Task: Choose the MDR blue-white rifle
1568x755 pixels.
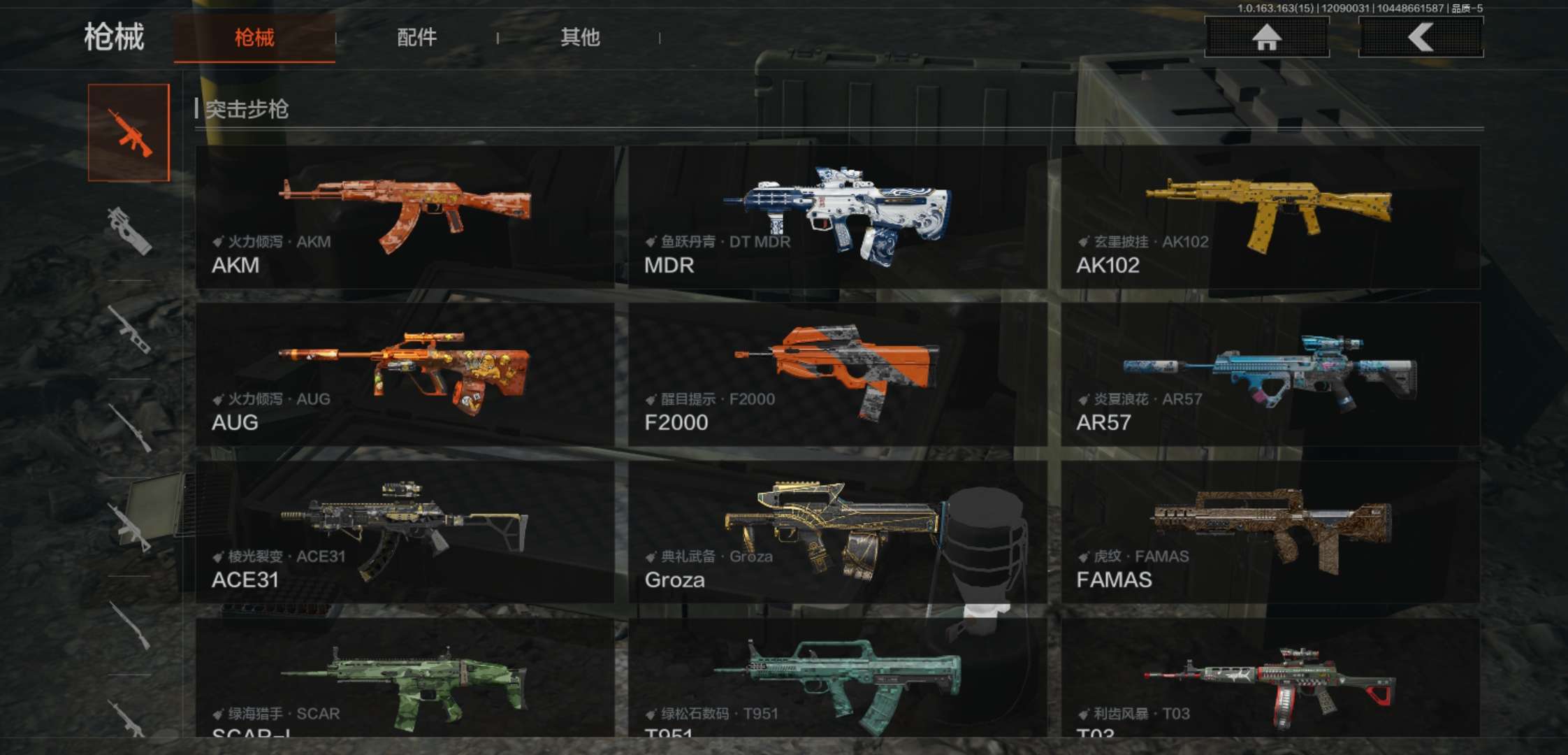Action: tap(837, 217)
